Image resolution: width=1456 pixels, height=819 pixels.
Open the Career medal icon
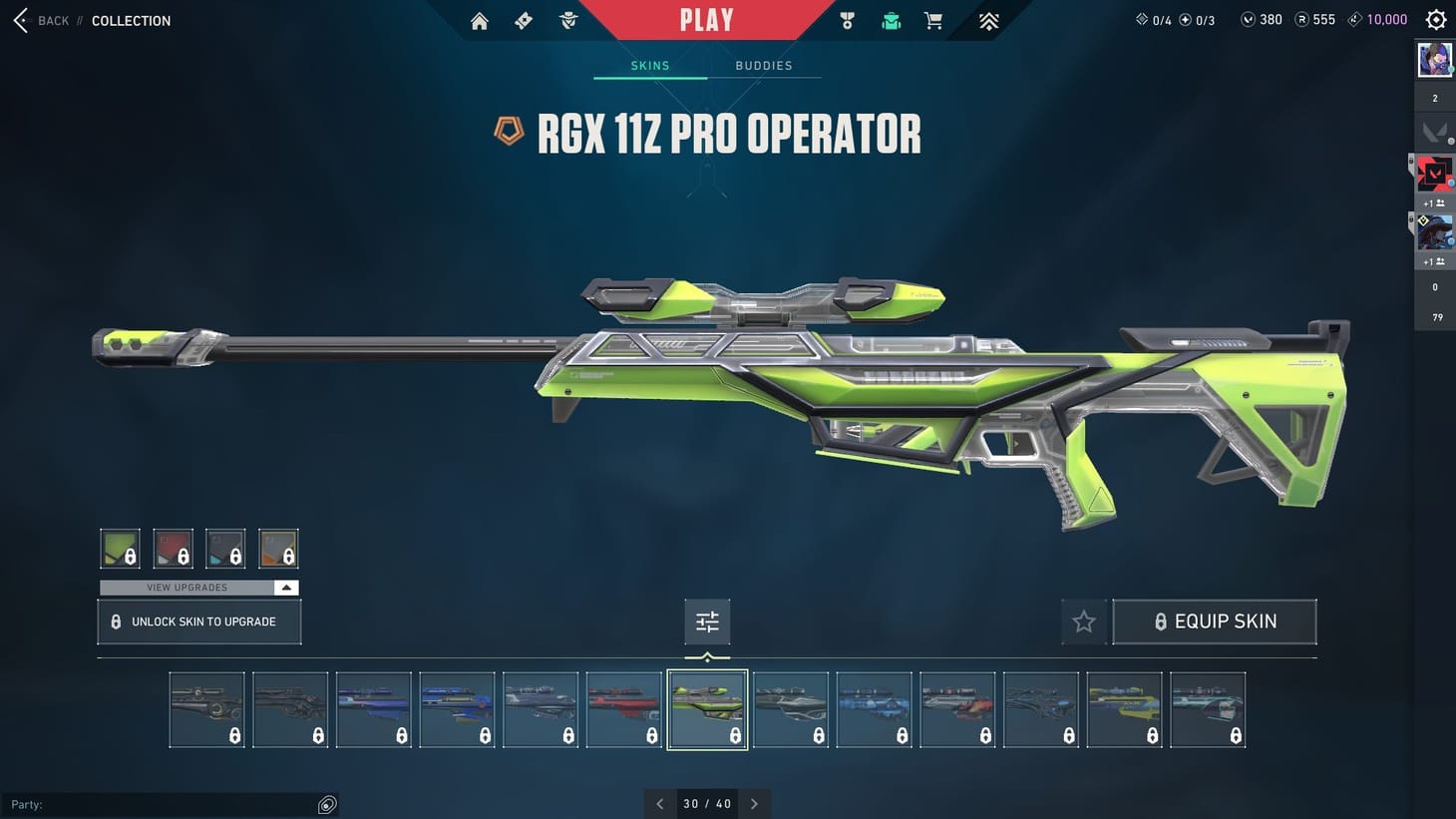click(x=847, y=20)
